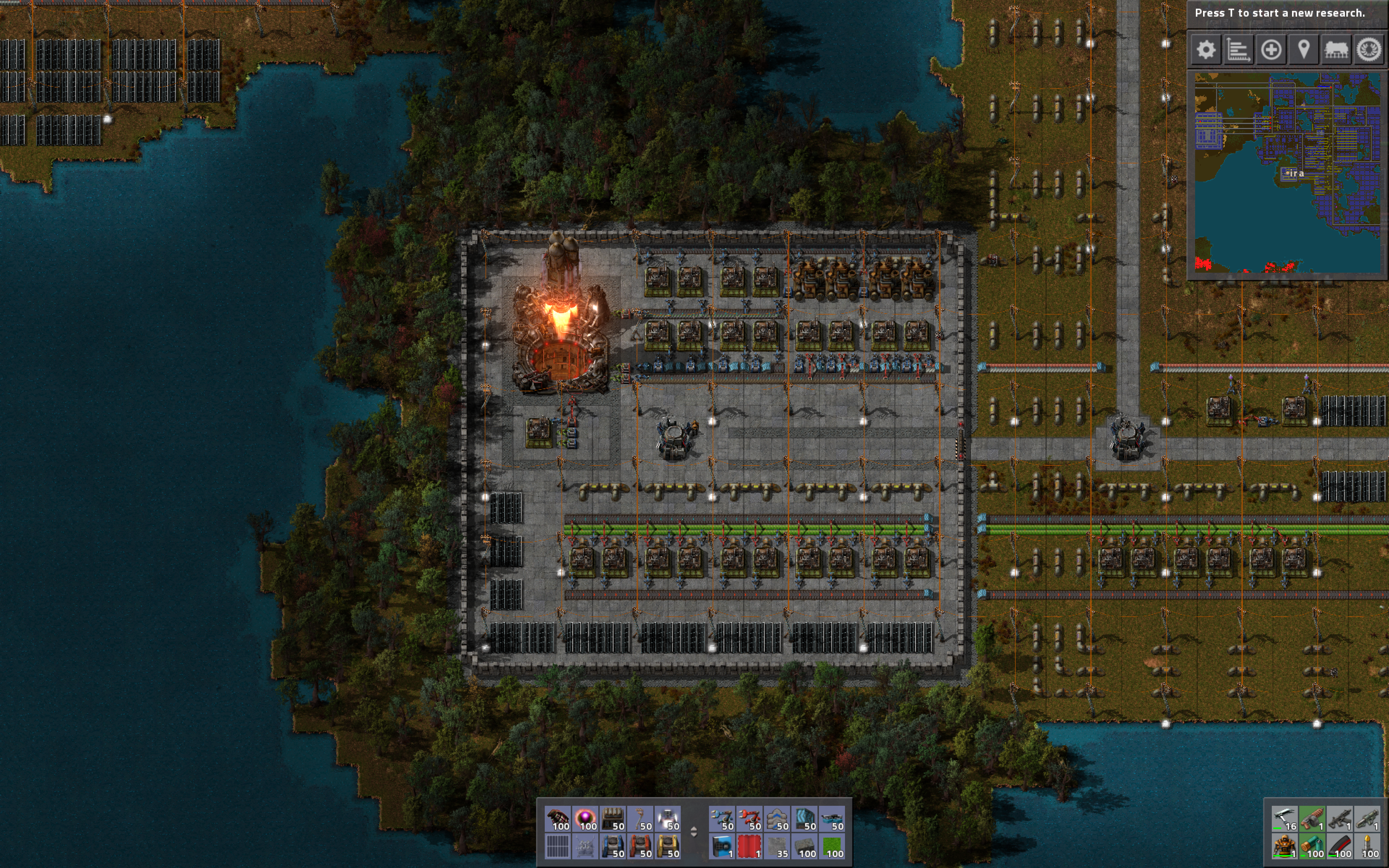
Task: Choose the purple glowing orb slot
Action: tap(585, 818)
